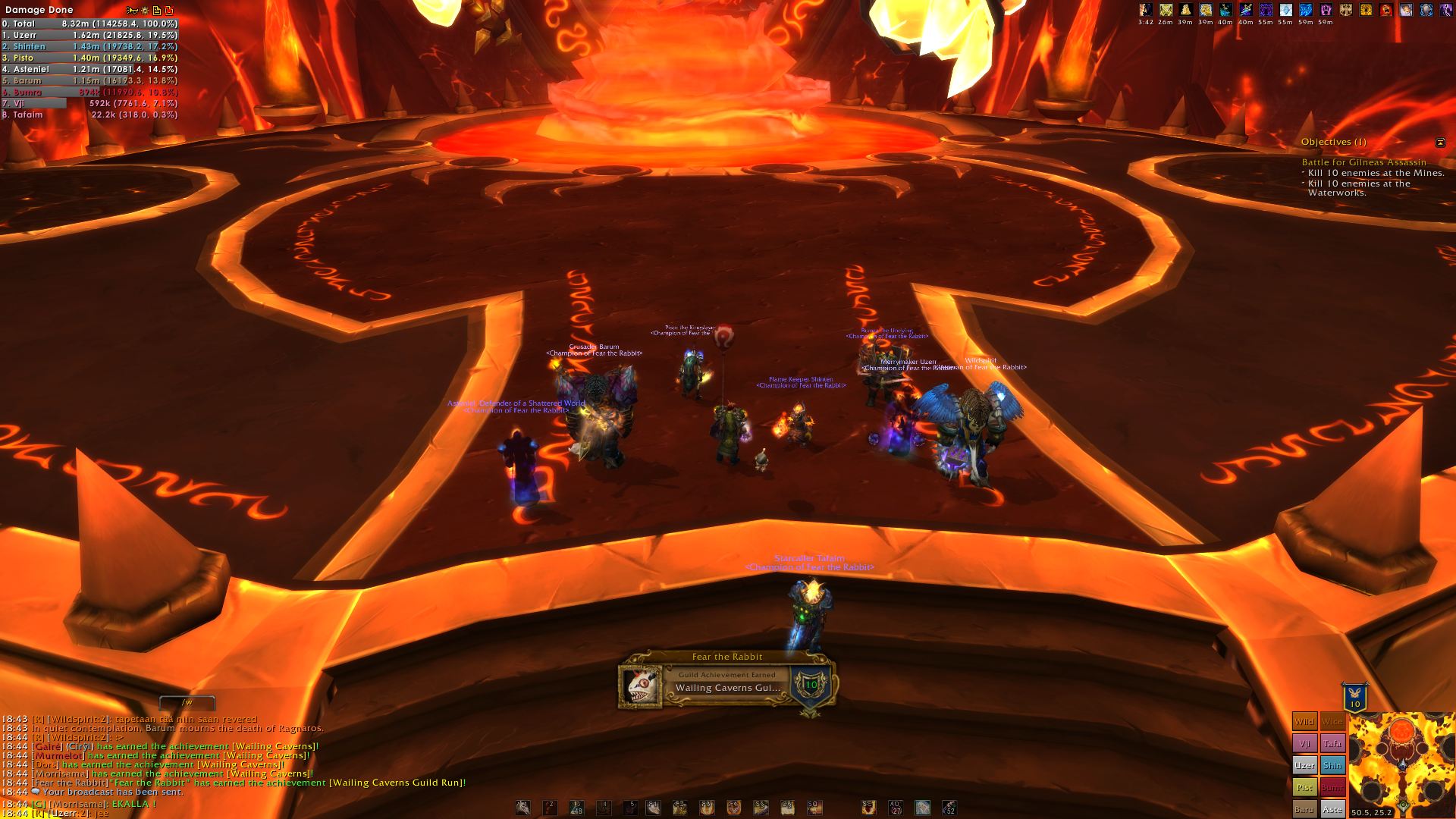Screen dimensions: 1456x819
Task: Click the Tafa raid frame
Action: click(x=1332, y=743)
